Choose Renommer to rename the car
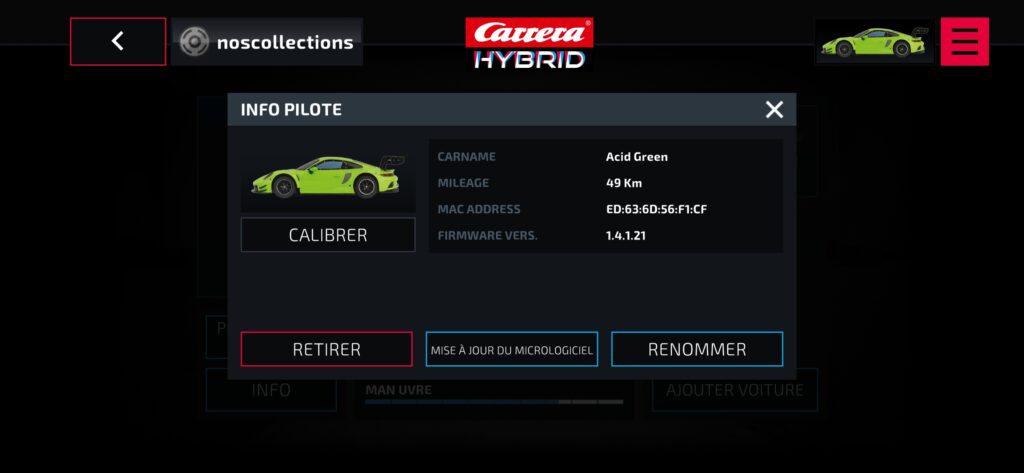 point(697,349)
